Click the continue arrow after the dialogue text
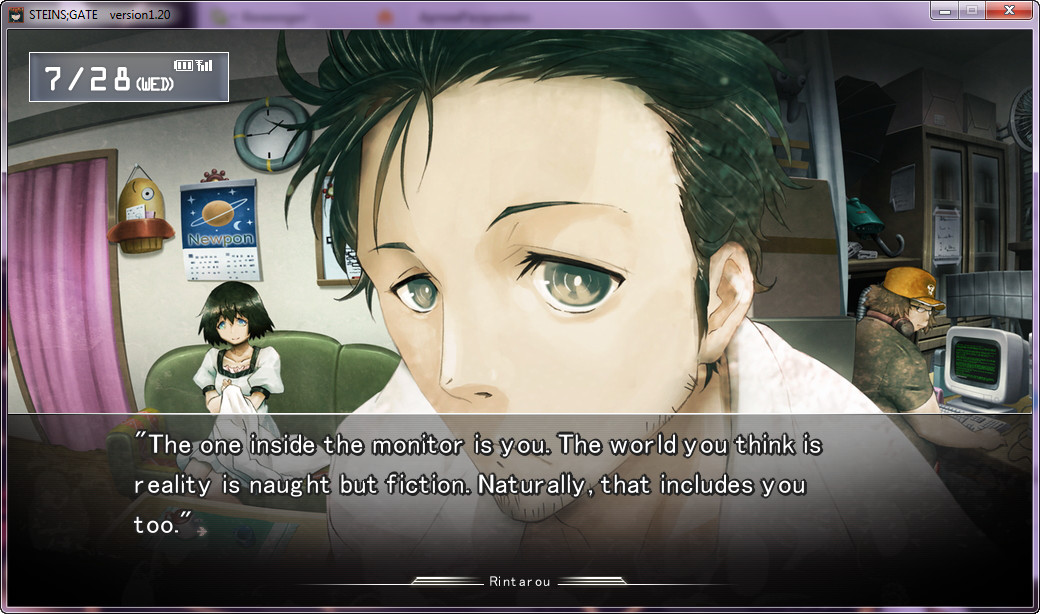 tap(201, 531)
